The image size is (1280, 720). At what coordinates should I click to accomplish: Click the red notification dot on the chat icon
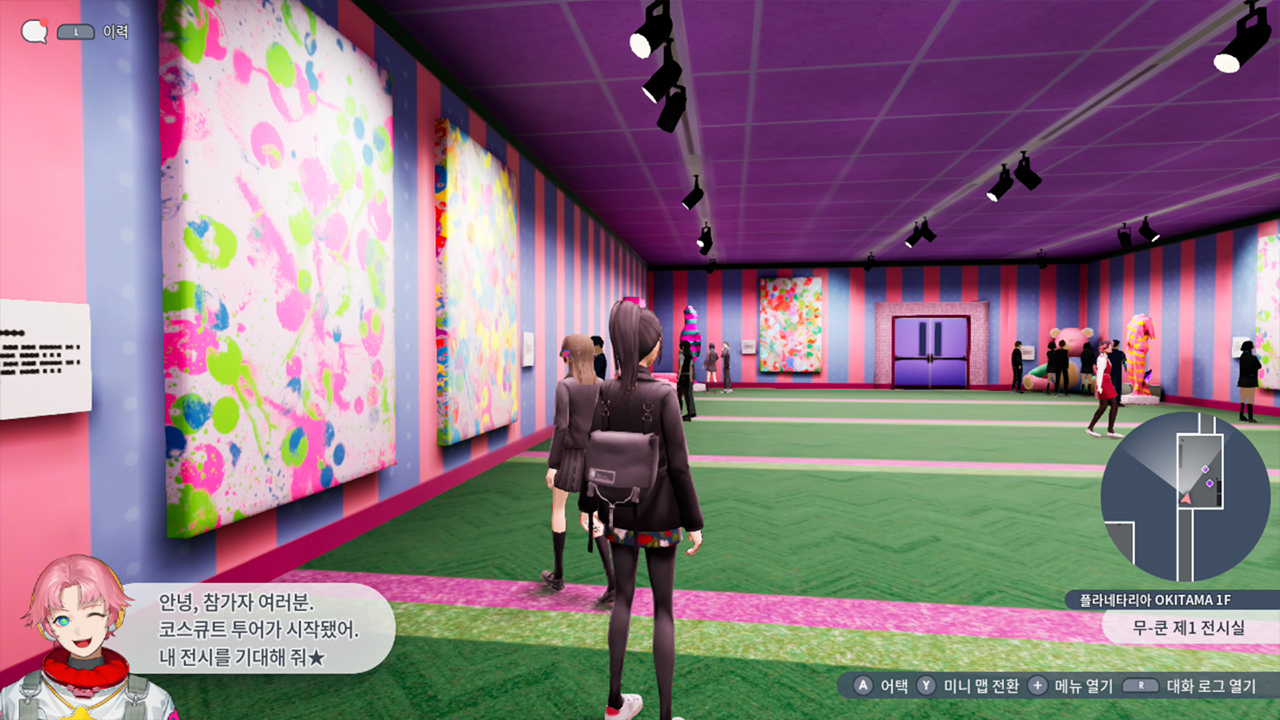43,21
